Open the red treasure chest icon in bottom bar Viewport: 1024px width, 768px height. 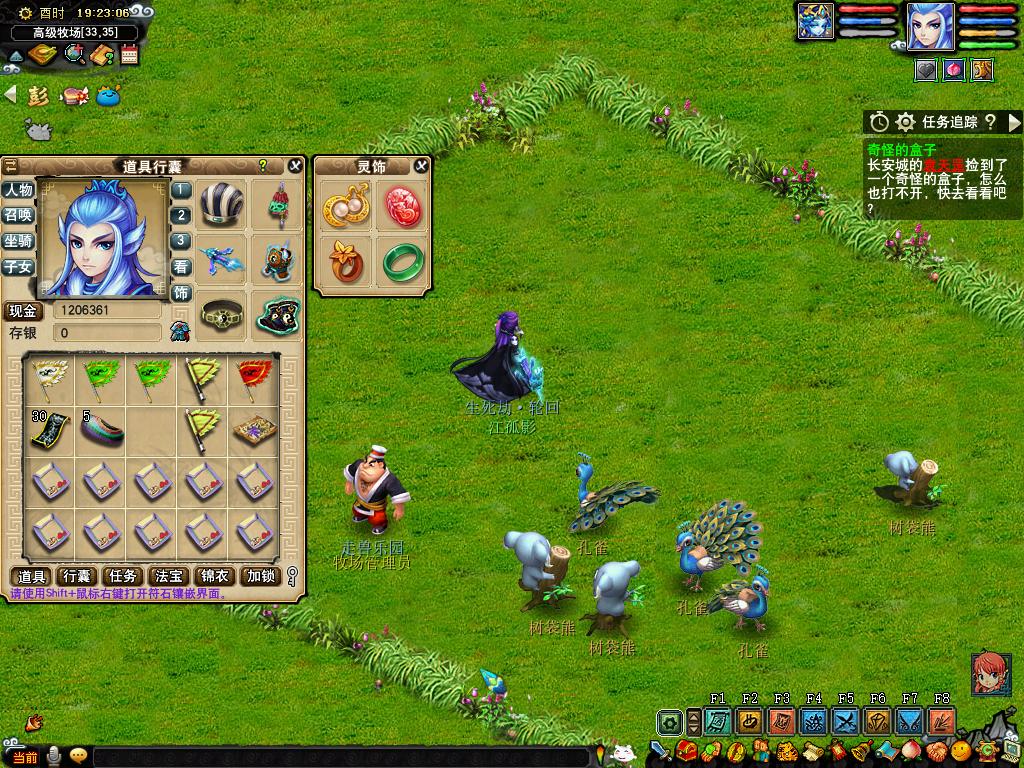click(x=686, y=750)
